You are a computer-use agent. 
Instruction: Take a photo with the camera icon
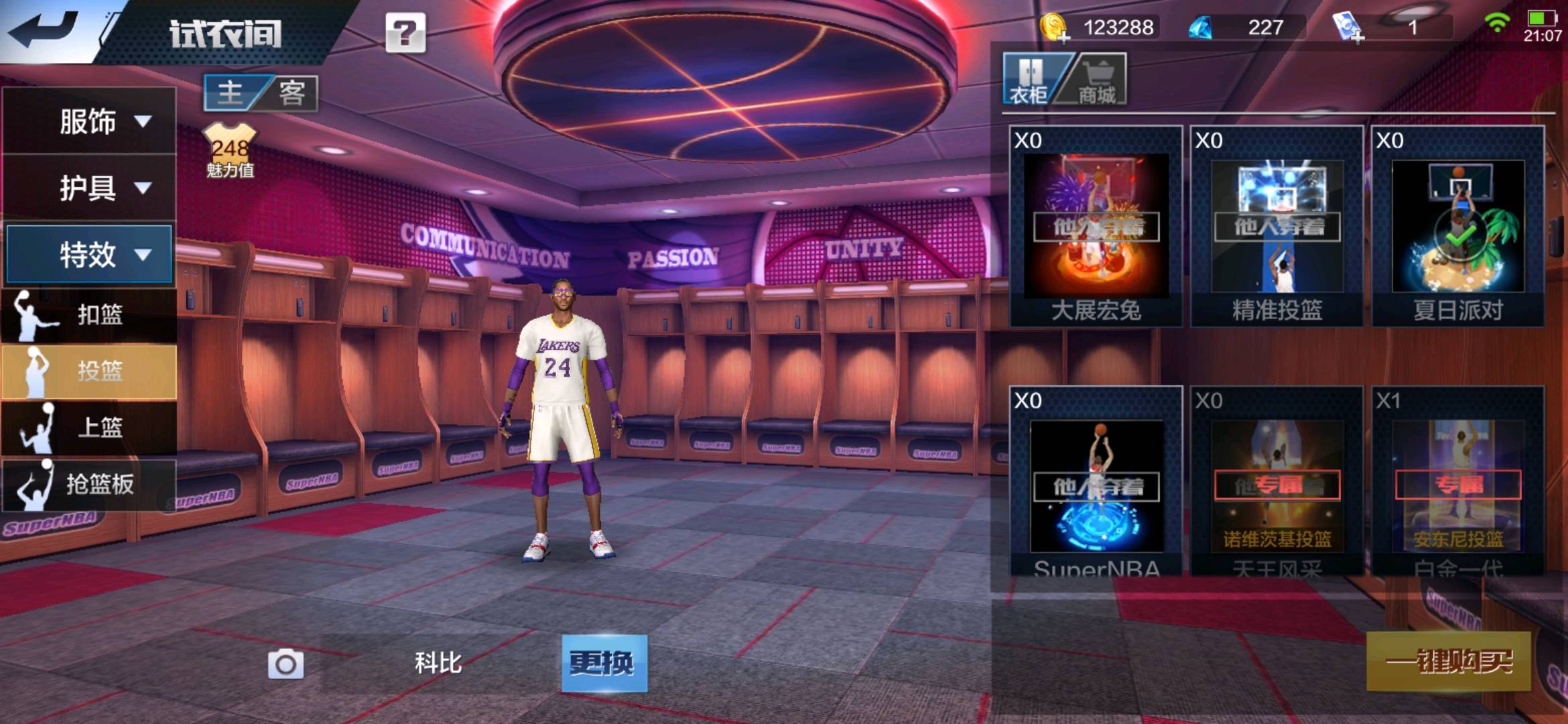pos(286,664)
